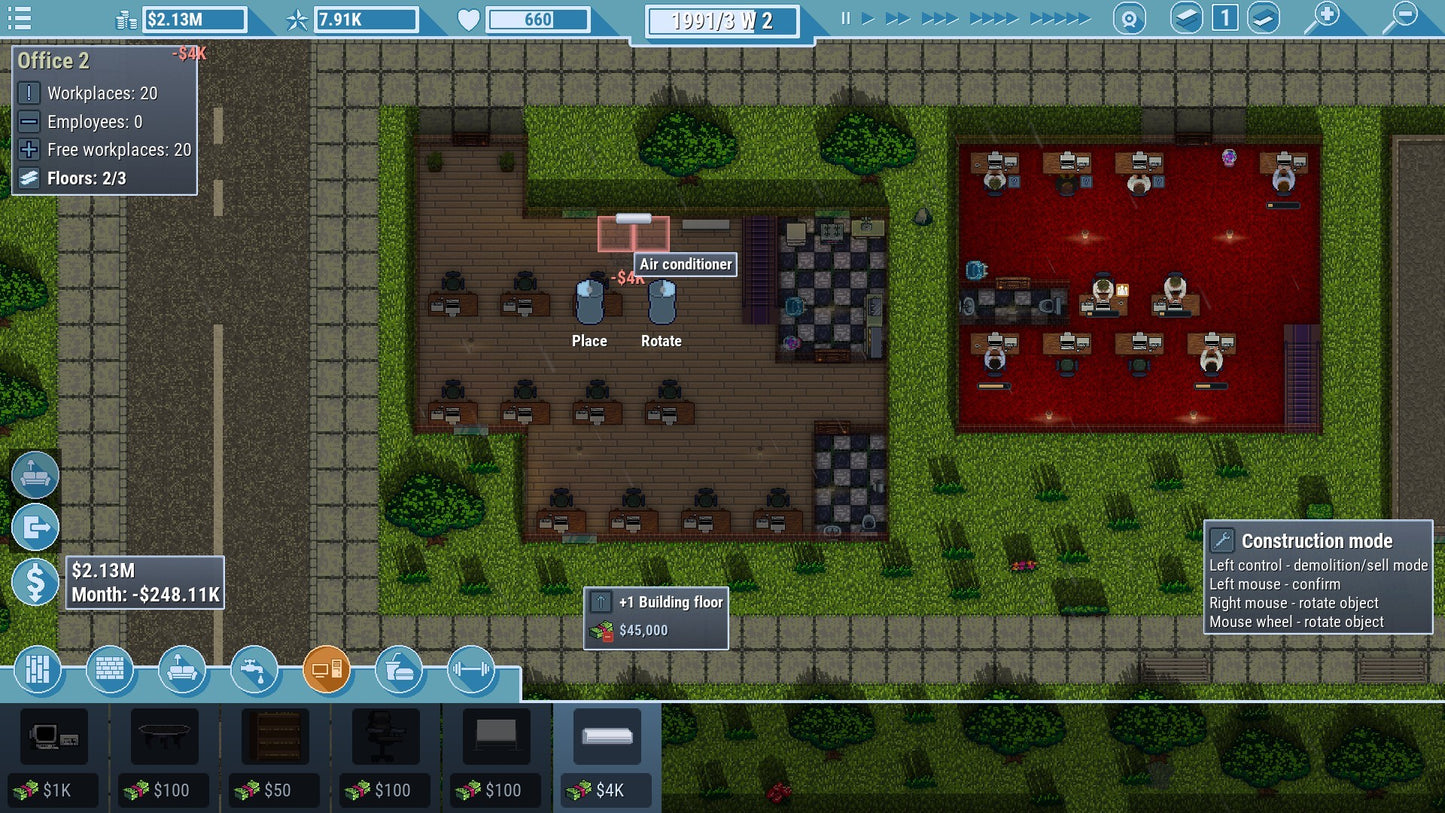Open the Gym equipment category with dumbbell icon
Viewport: 1445px width, 813px height.
point(472,670)
